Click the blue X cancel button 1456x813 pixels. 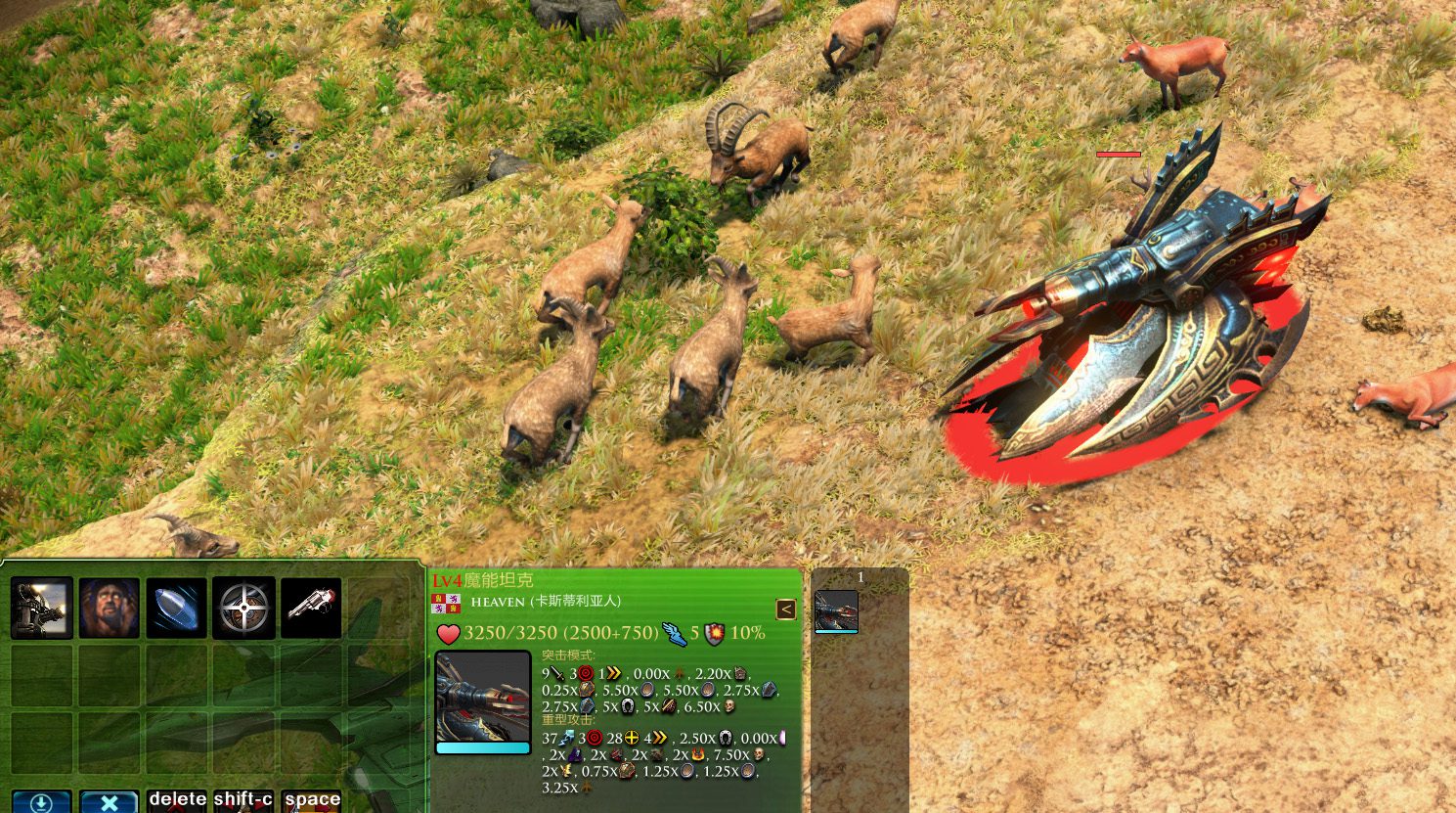(110, 802)
